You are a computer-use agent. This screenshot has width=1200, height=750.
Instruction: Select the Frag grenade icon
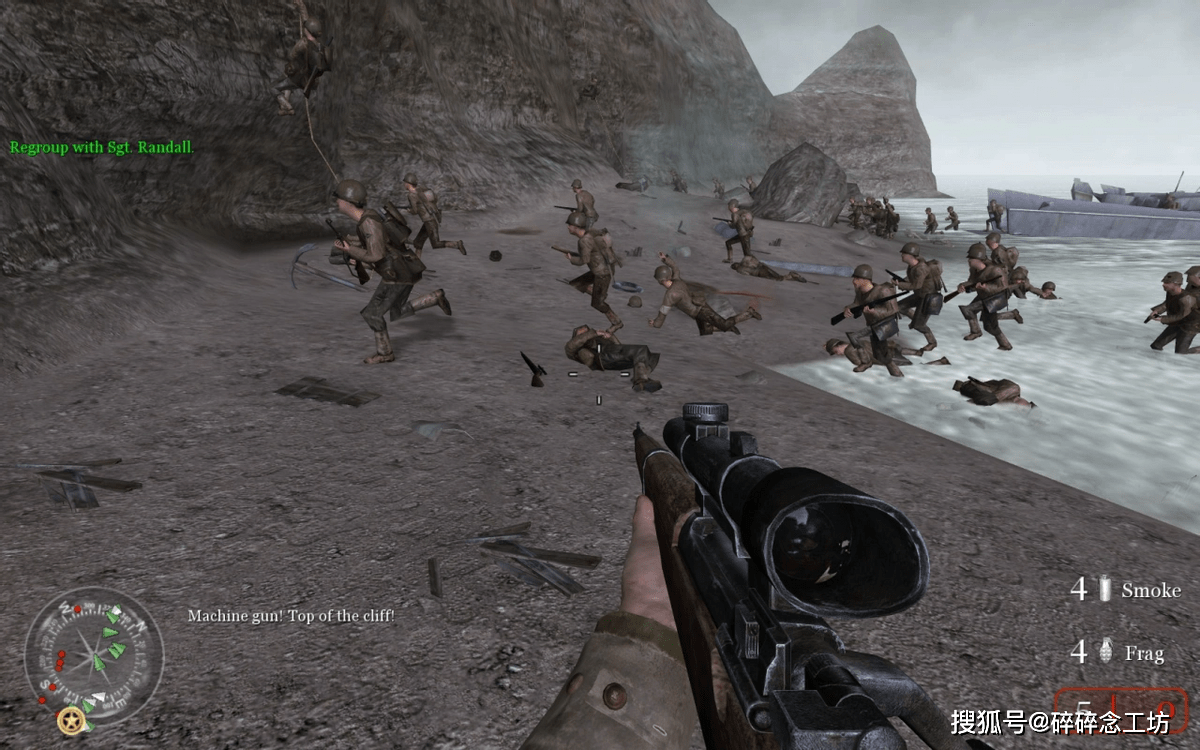(x=1106, y=653)
